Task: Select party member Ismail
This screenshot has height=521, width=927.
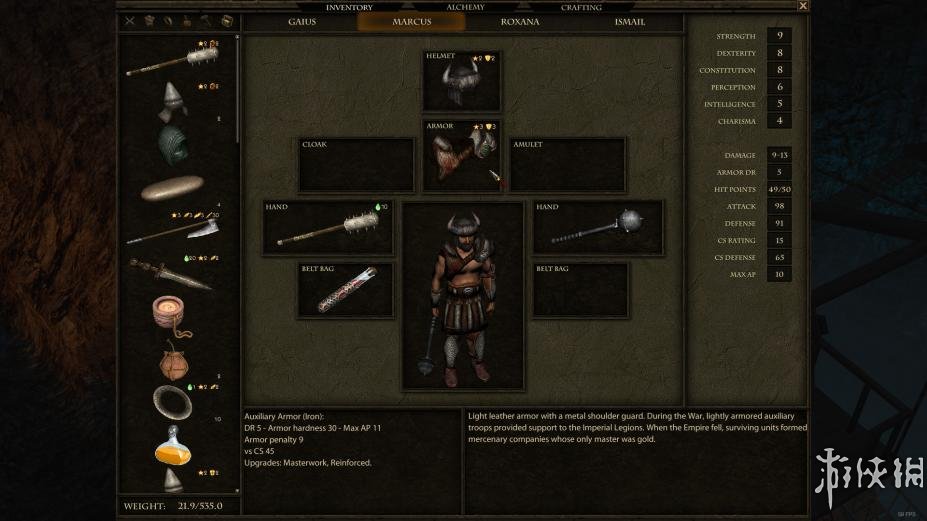Action: click(629, 22)
